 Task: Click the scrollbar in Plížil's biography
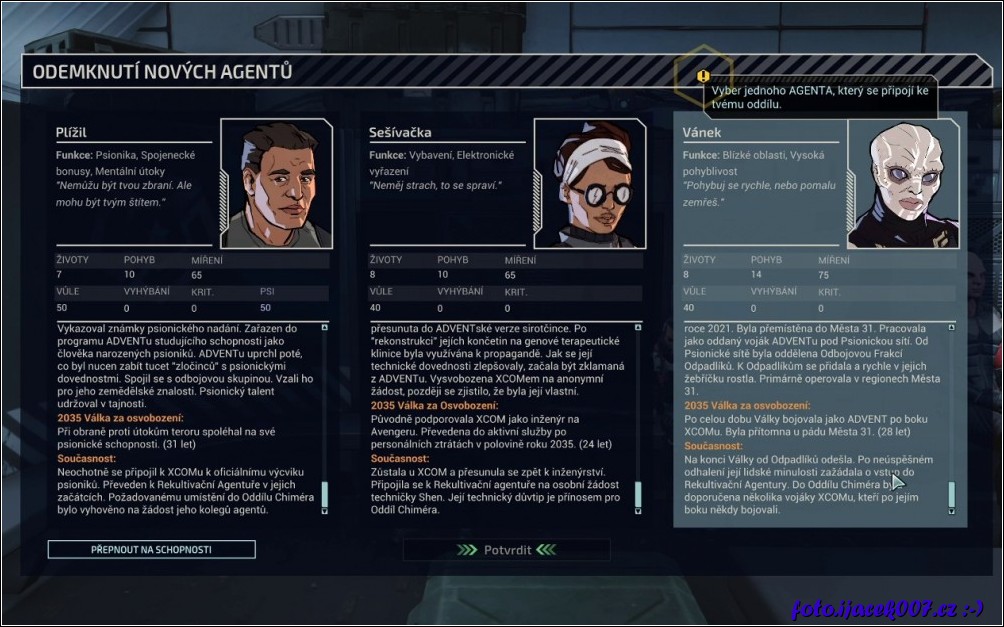click(324, 495)
